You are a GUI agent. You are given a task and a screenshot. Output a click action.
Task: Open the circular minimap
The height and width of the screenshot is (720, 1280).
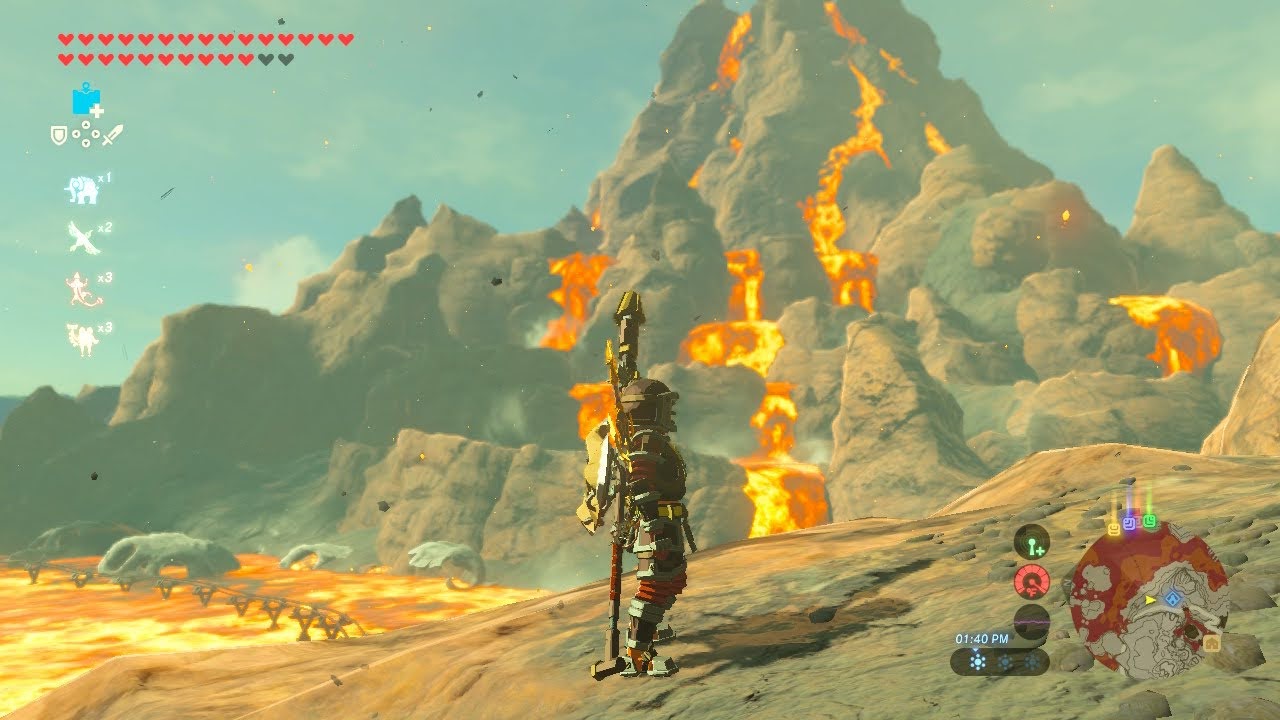(1148, 600)
